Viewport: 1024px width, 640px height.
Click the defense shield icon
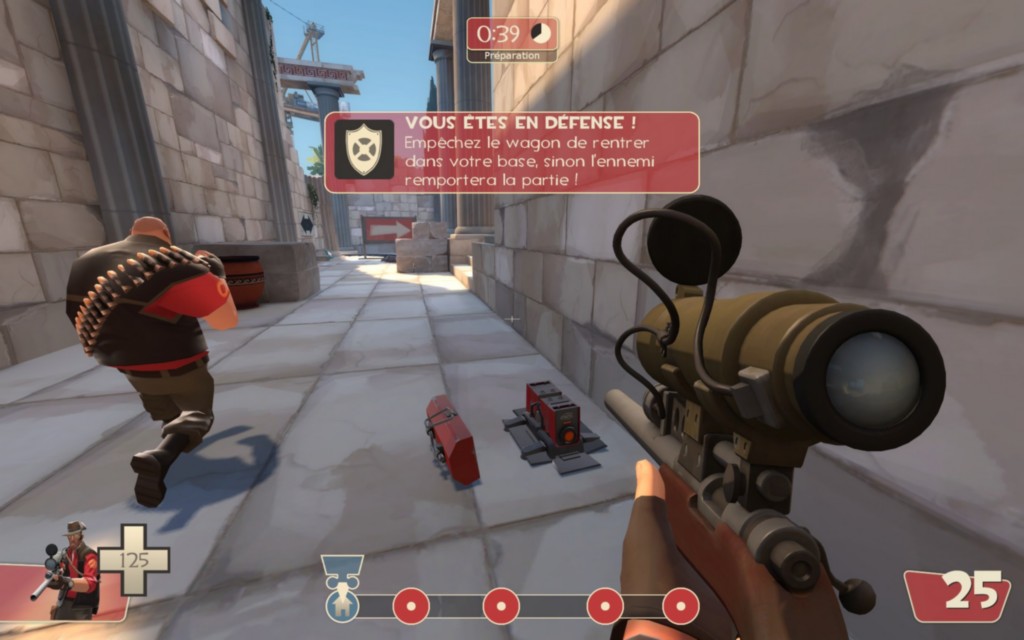[363, 150]
